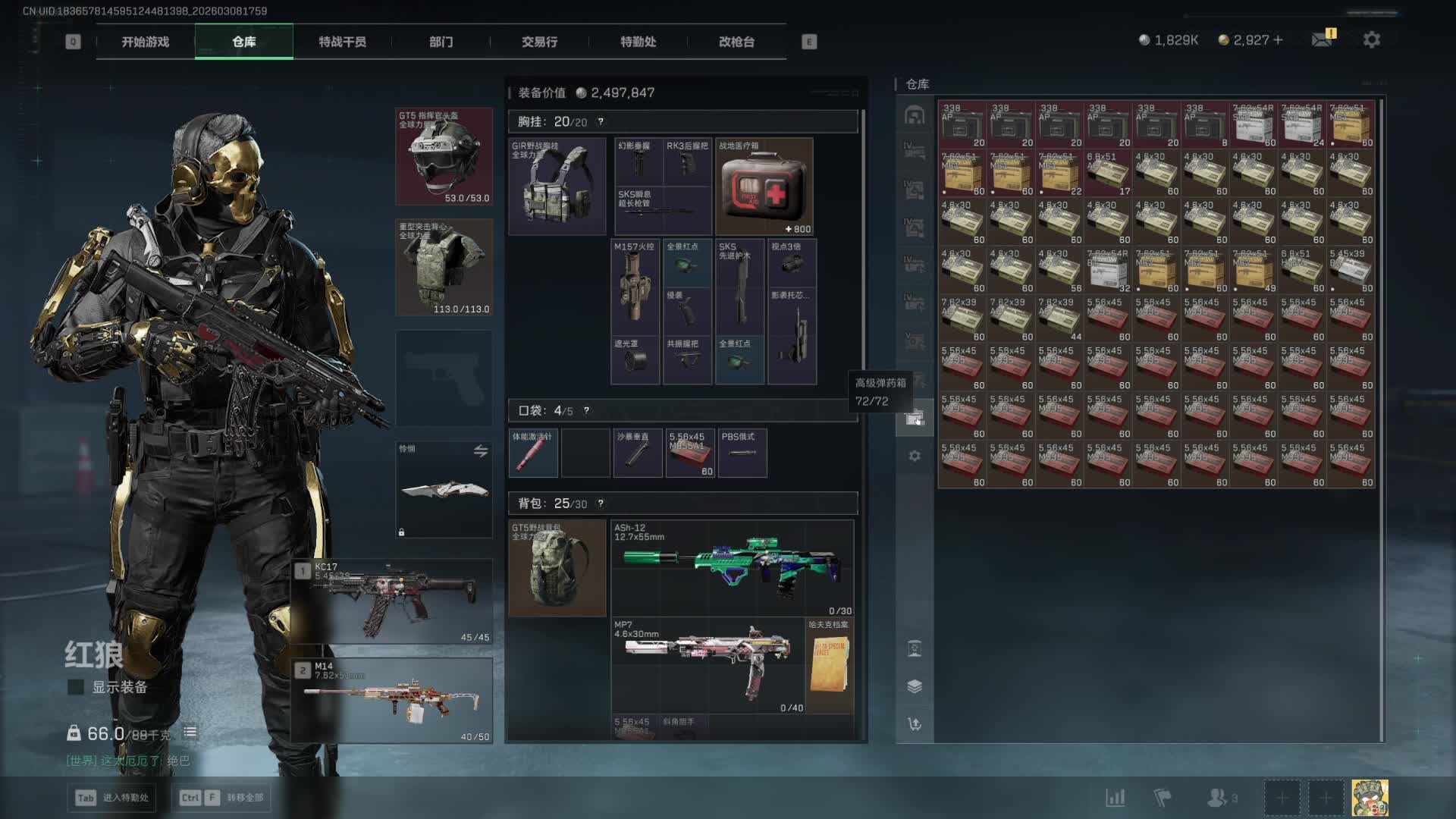Screen dimensions: 1456x819
Task: Switch to the 改枪台 tab
Action: pyautogui.click(x=736, y=42)
